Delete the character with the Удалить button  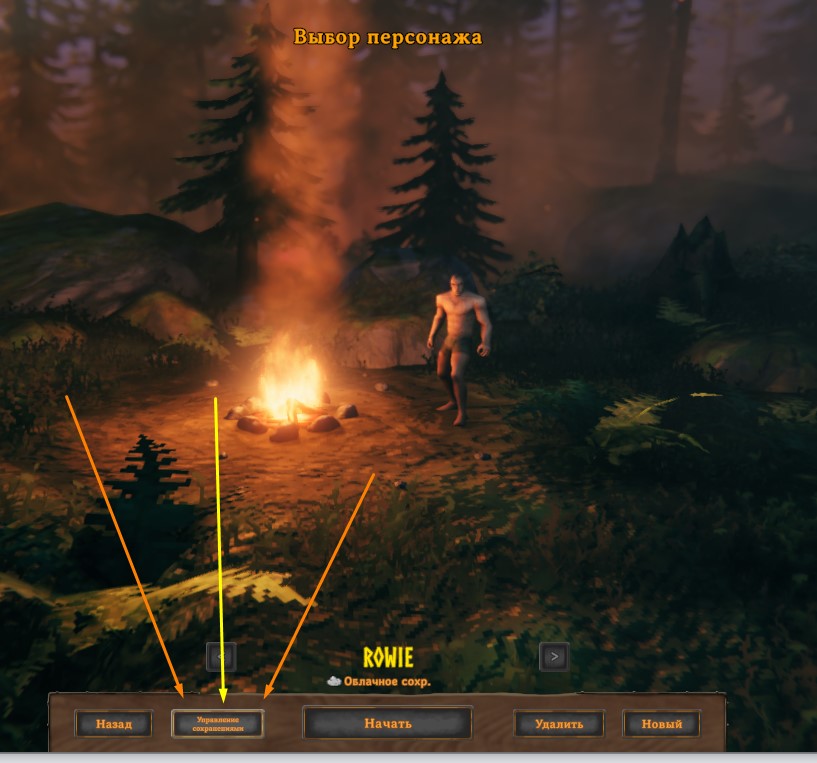[x=560, y=723]
